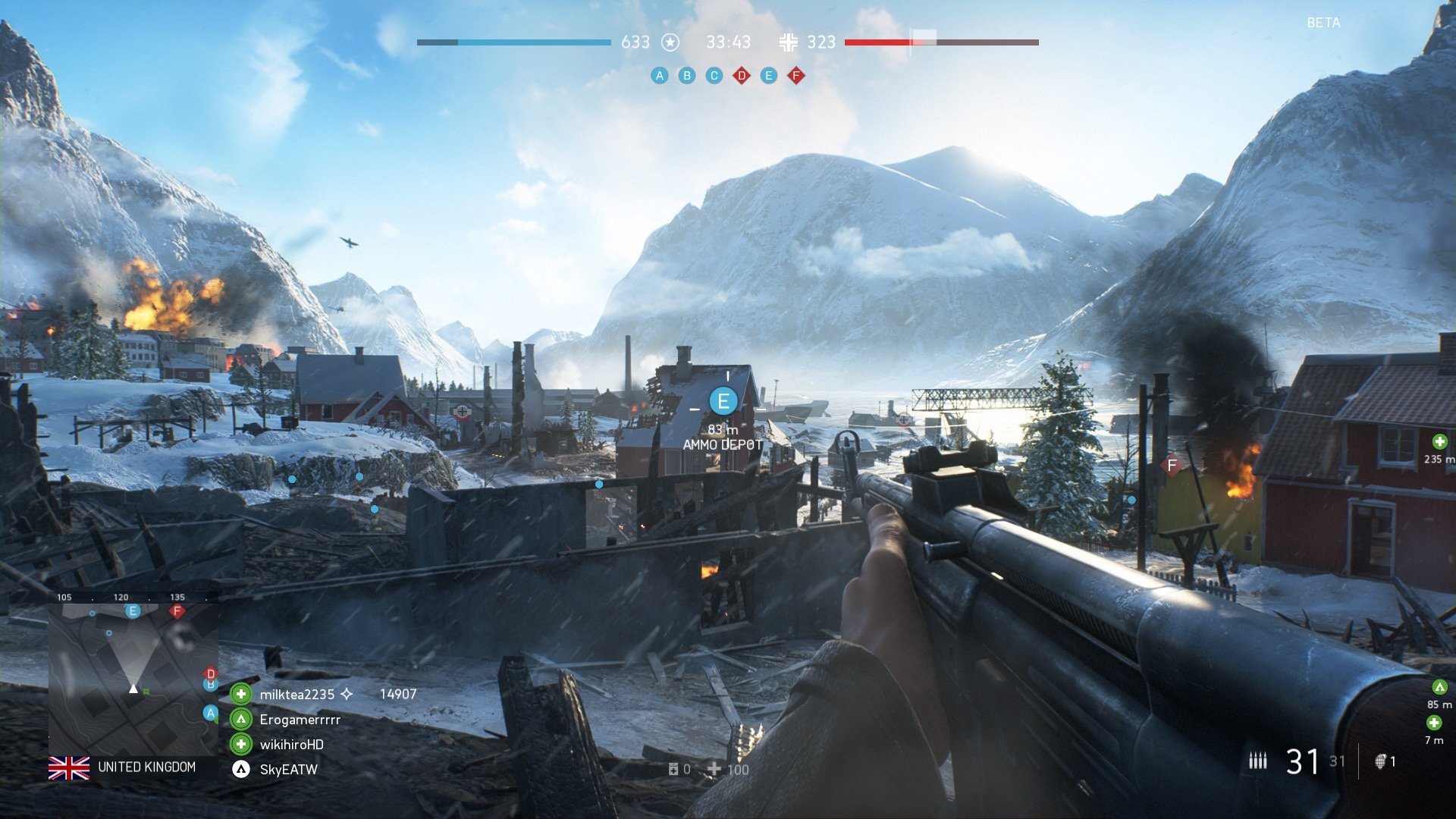Select the grenade icon
Viewport: 1456px width, 819px height.
1381,761
